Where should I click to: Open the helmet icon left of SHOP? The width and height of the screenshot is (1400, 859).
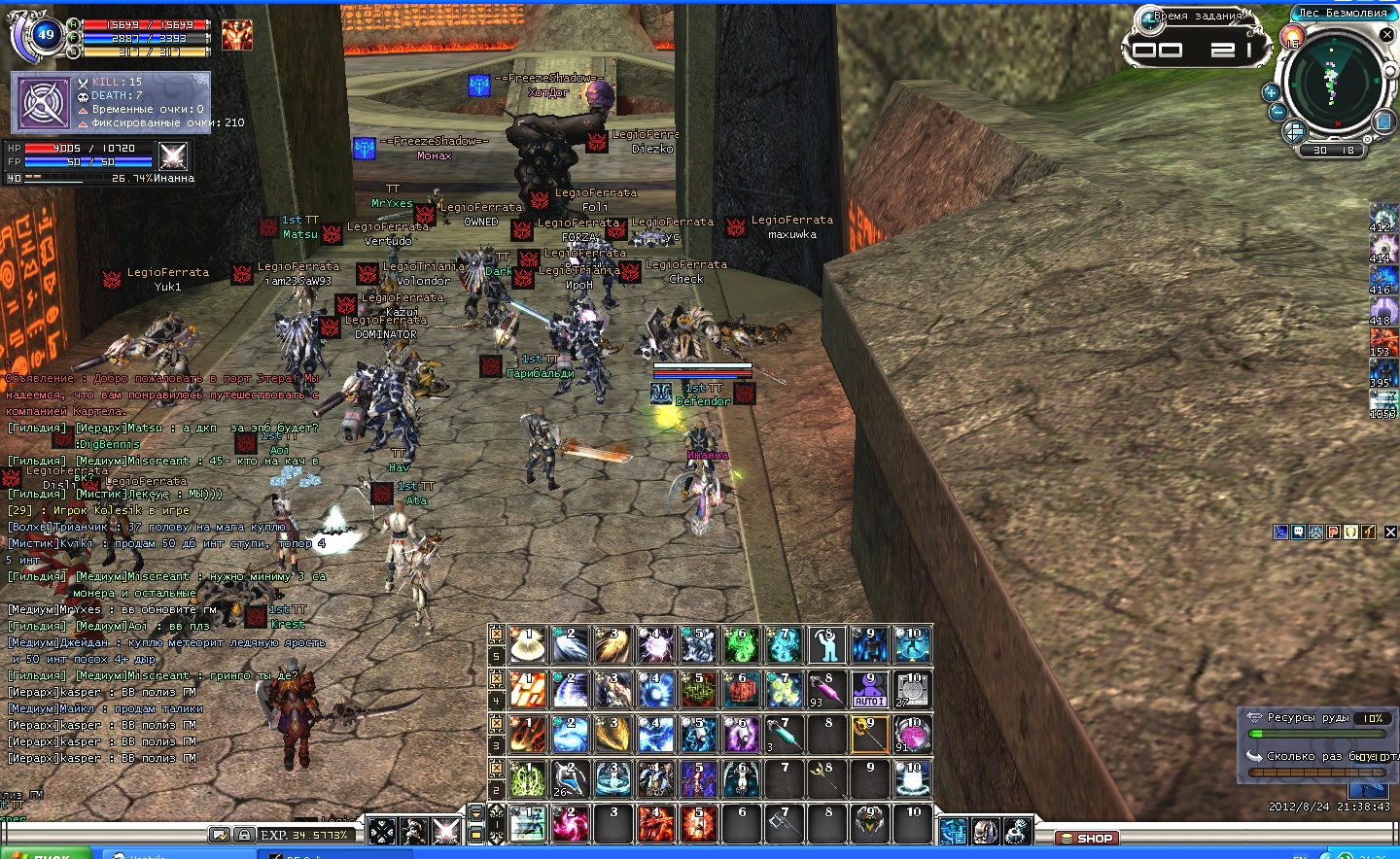(985, 831)
